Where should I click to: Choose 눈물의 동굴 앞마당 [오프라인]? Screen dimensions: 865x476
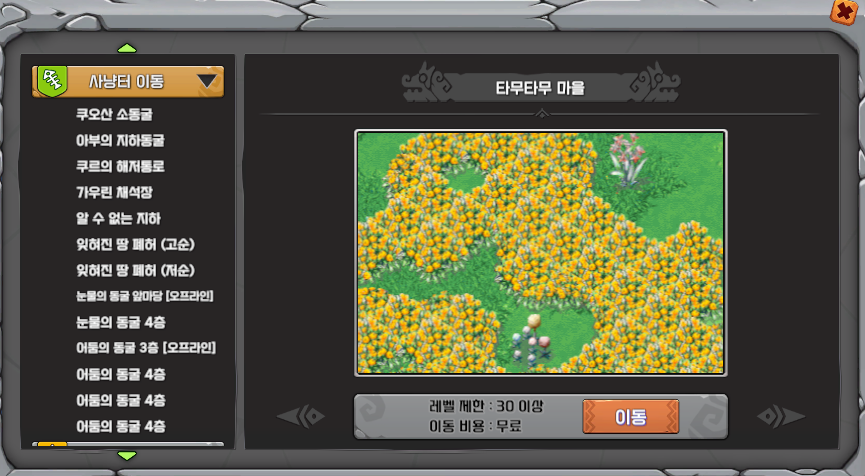pos(145,296)
